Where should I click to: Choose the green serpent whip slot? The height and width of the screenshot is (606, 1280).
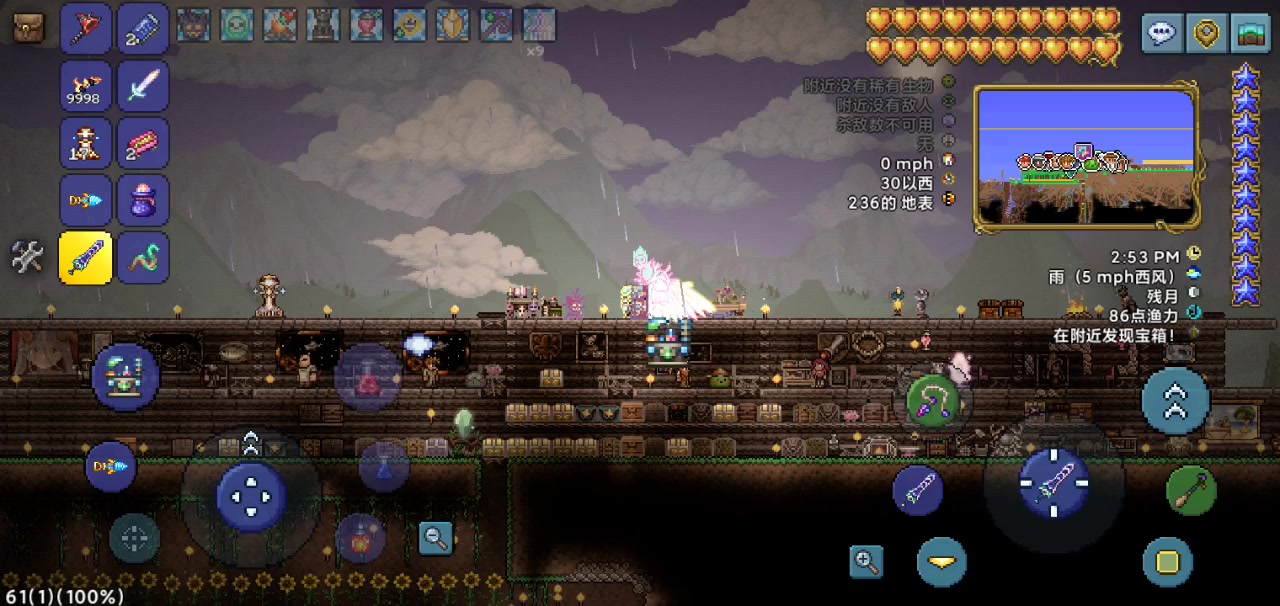click(x=143, y=258)
